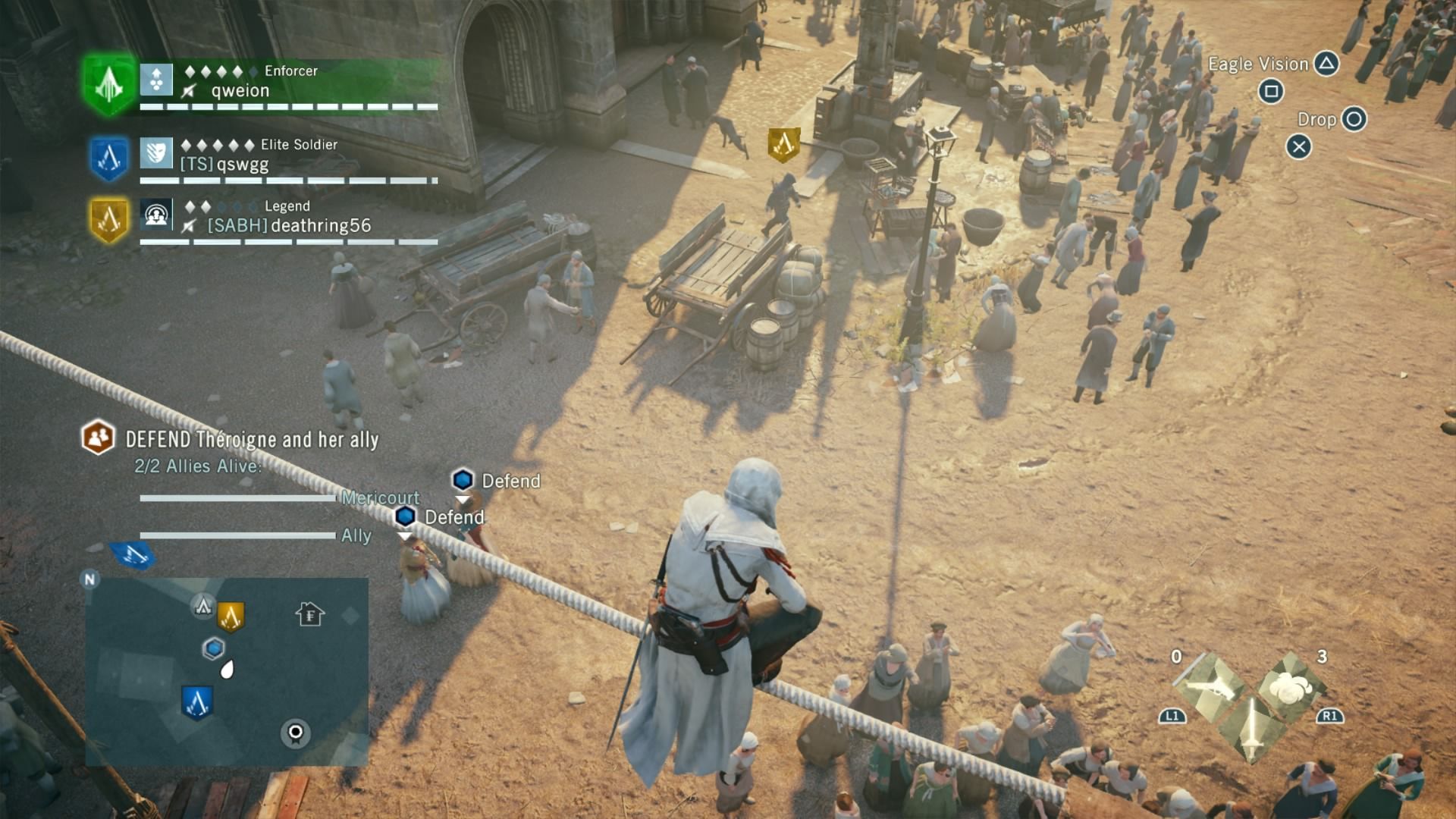Click the ribbon medal marker on minimap
Screen dimensions: 1456x819
(296, 733)
